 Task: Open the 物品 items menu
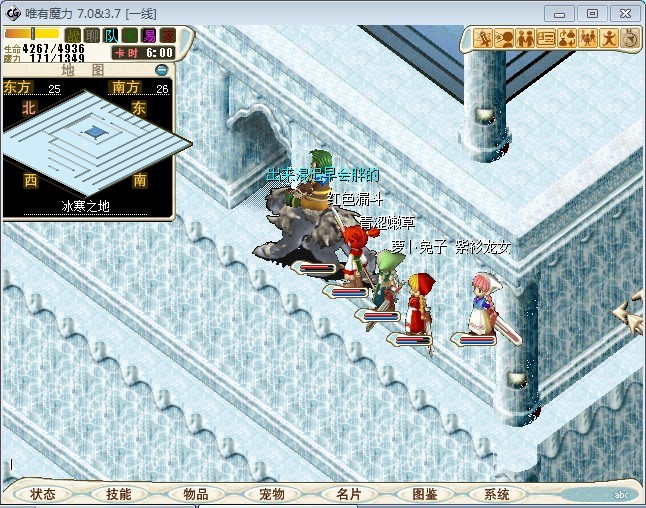click(x=196, y=494)
